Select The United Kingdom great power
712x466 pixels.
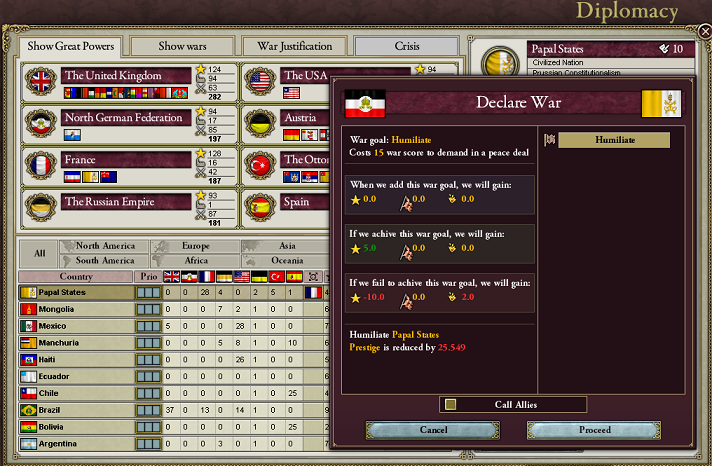tap(125, 76)
